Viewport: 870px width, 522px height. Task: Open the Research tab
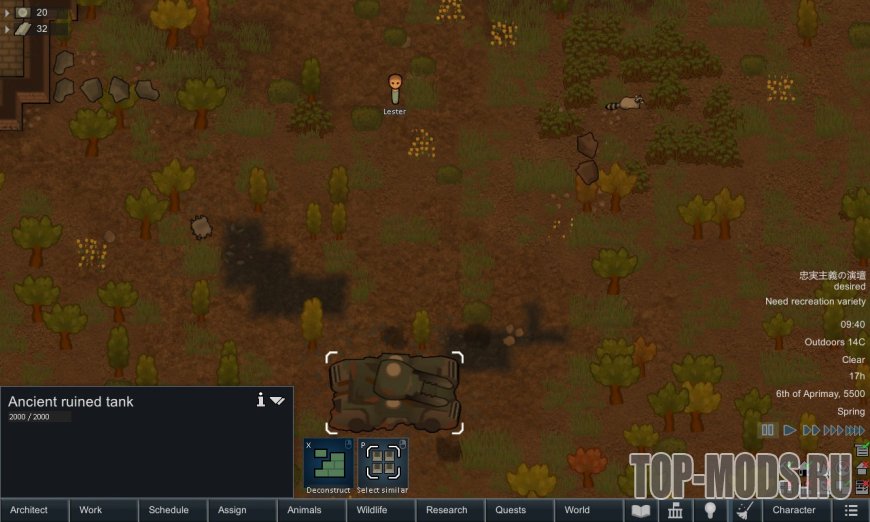pyautogui.click(x=446, y=510)
